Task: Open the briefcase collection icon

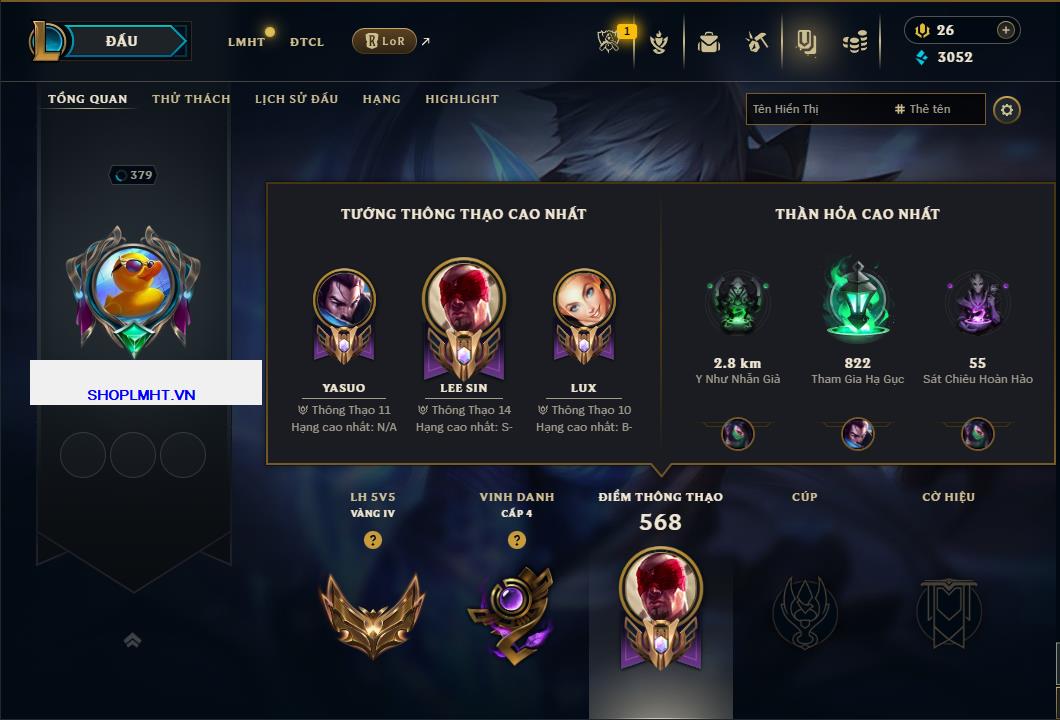Action: (x=709, y=42)
